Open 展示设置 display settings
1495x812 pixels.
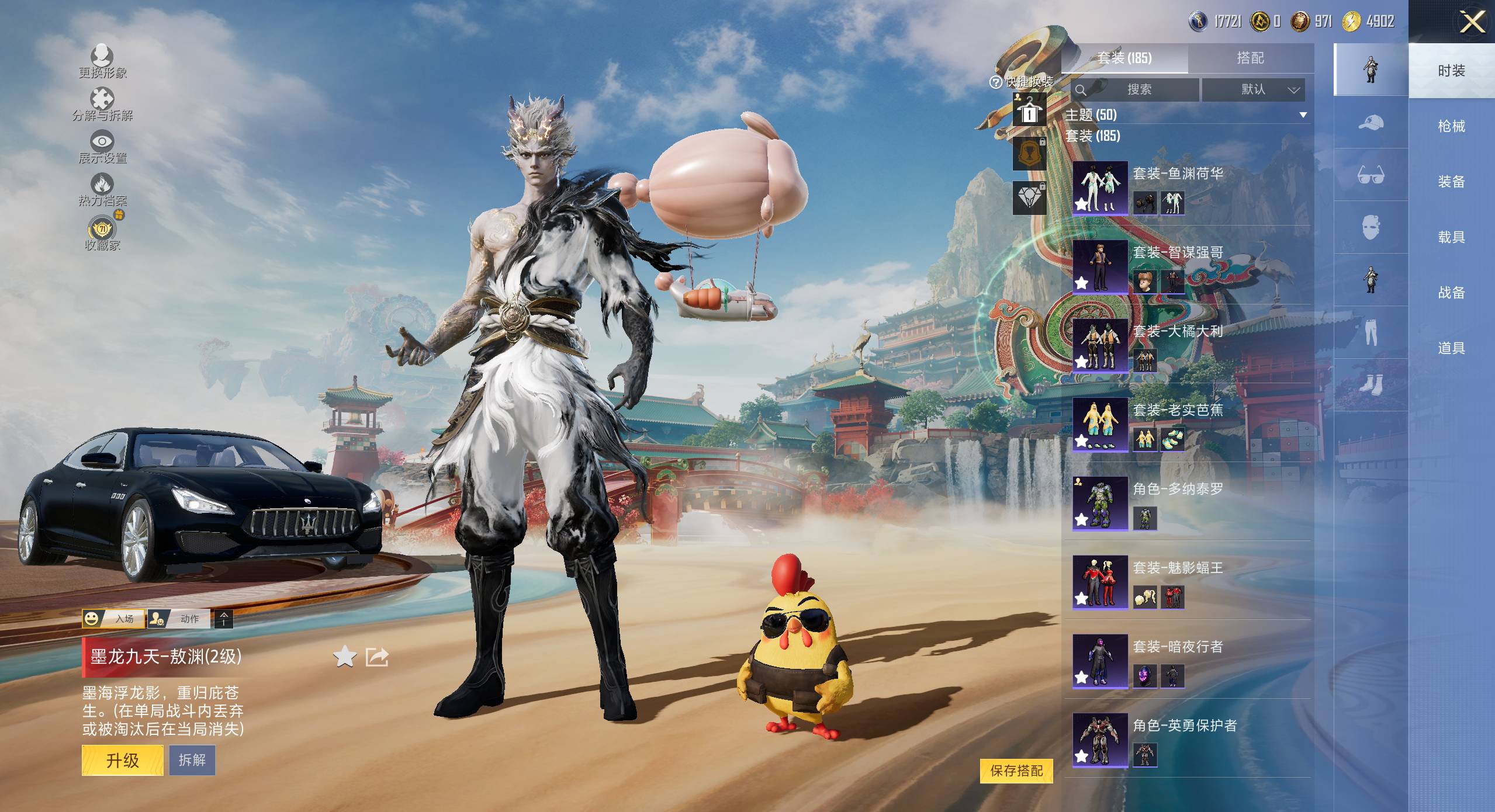point(102,147)
